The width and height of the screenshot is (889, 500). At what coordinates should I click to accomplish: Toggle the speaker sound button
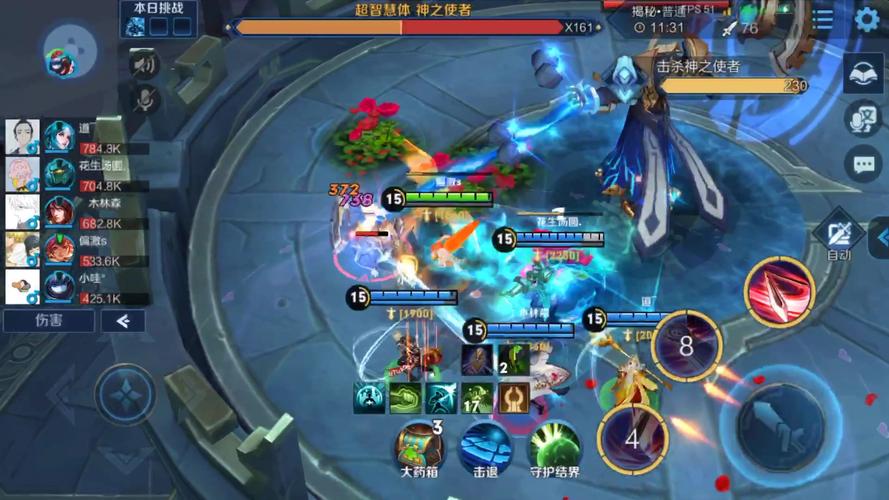point(146,65)
